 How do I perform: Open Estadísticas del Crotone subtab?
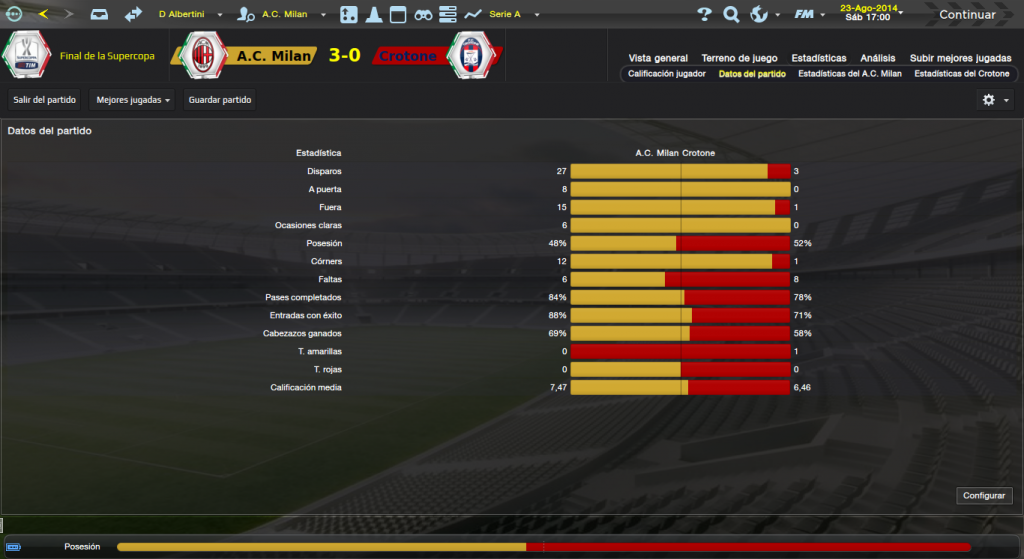tap(962, 74)
